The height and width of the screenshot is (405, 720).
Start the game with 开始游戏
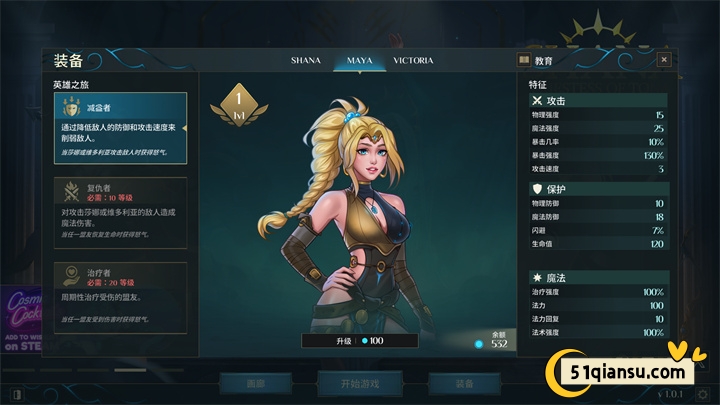pos(358,383)
